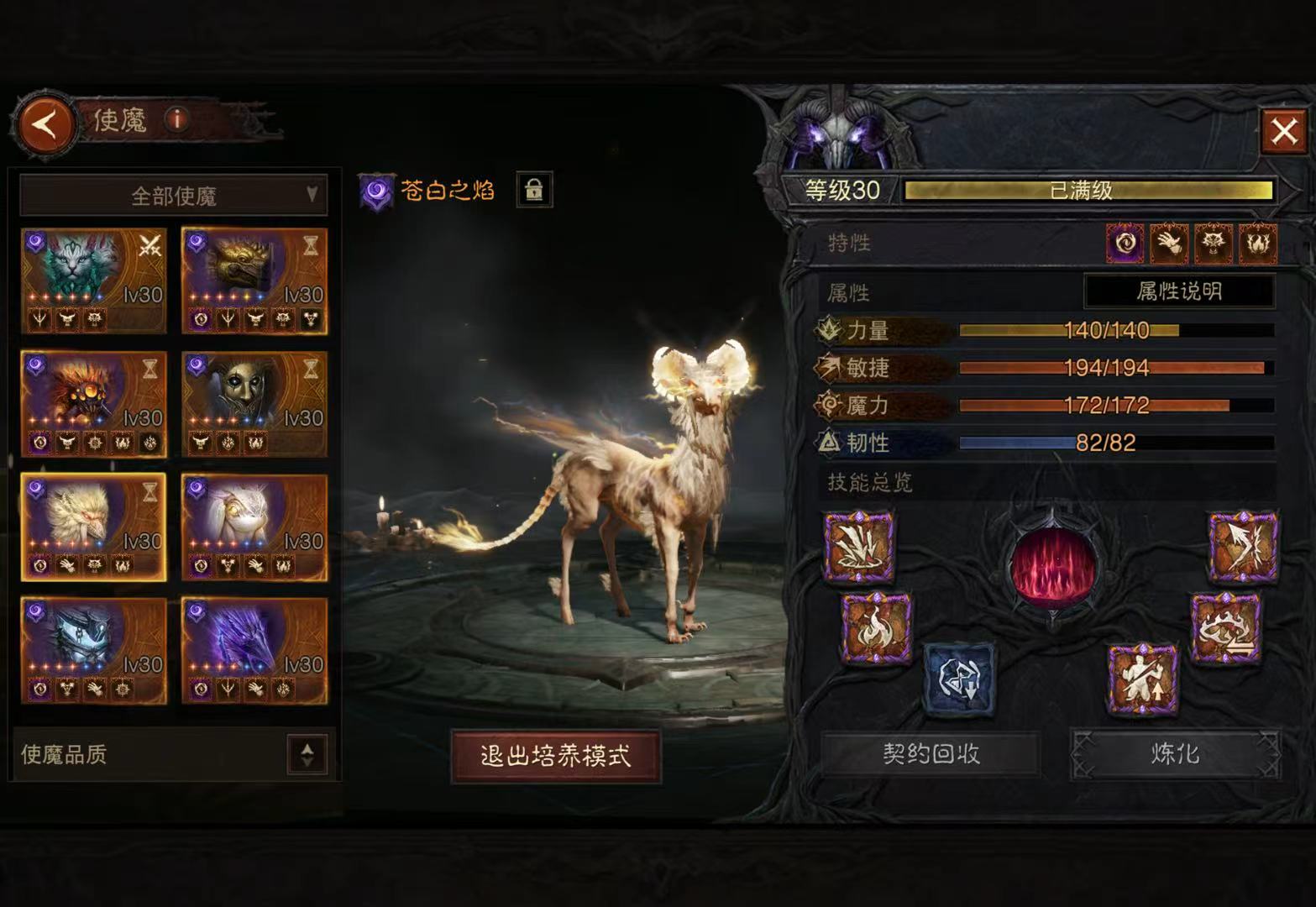The height and width of the screenshot is (907, 1316).
Task: Open the 全部使魔 filter dropdown
Action: (x=174, y=196)
